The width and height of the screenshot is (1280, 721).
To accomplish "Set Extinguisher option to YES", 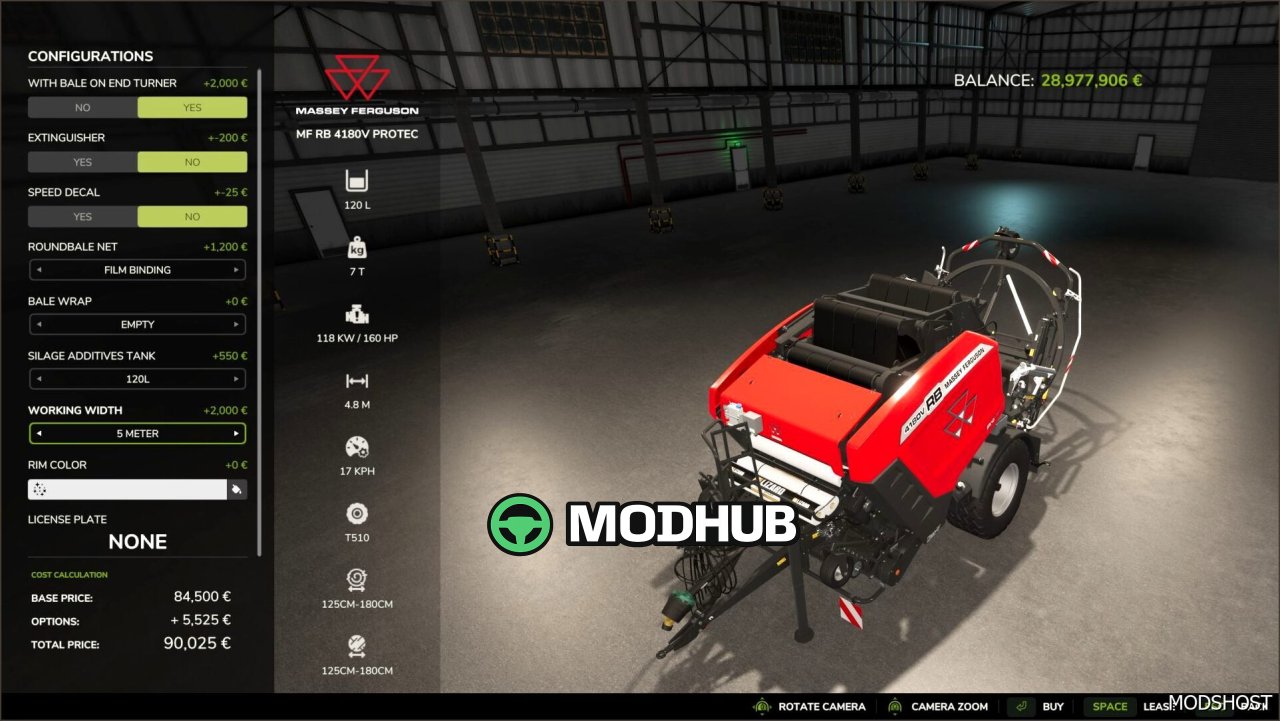I will (83, 162).
